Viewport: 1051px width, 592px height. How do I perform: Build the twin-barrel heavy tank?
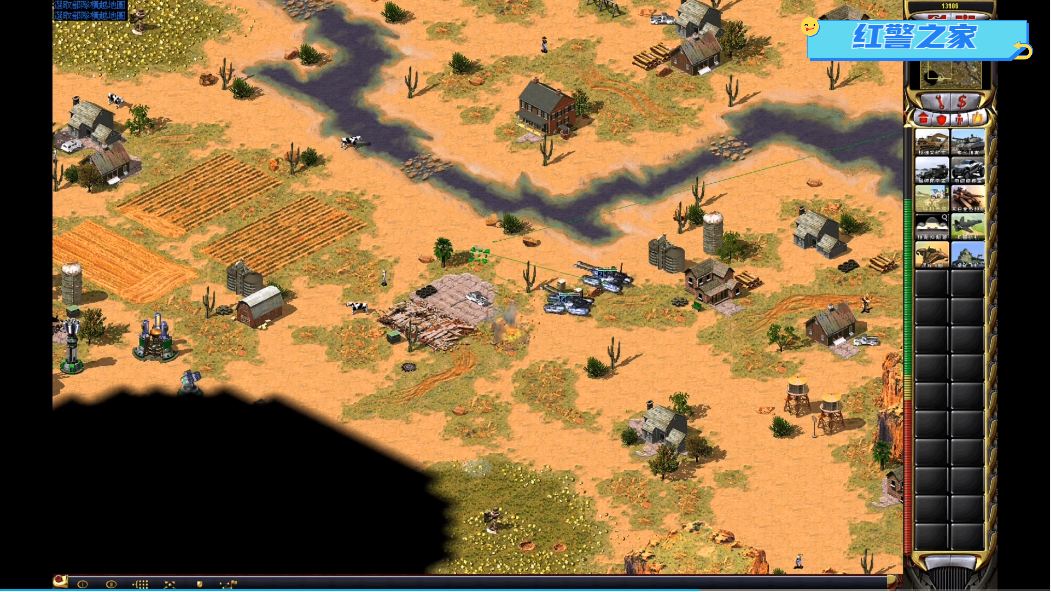click(968, 198)
